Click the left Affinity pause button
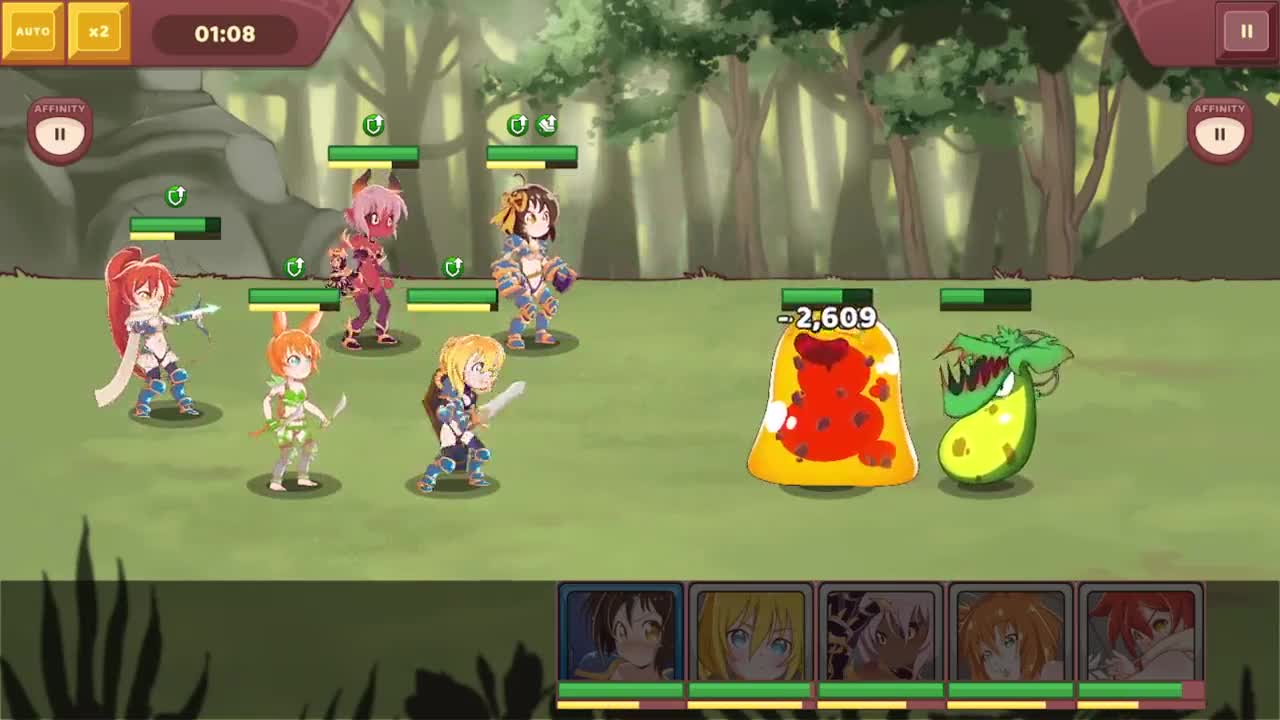1280x720 pixels. [x=60, y=132]
